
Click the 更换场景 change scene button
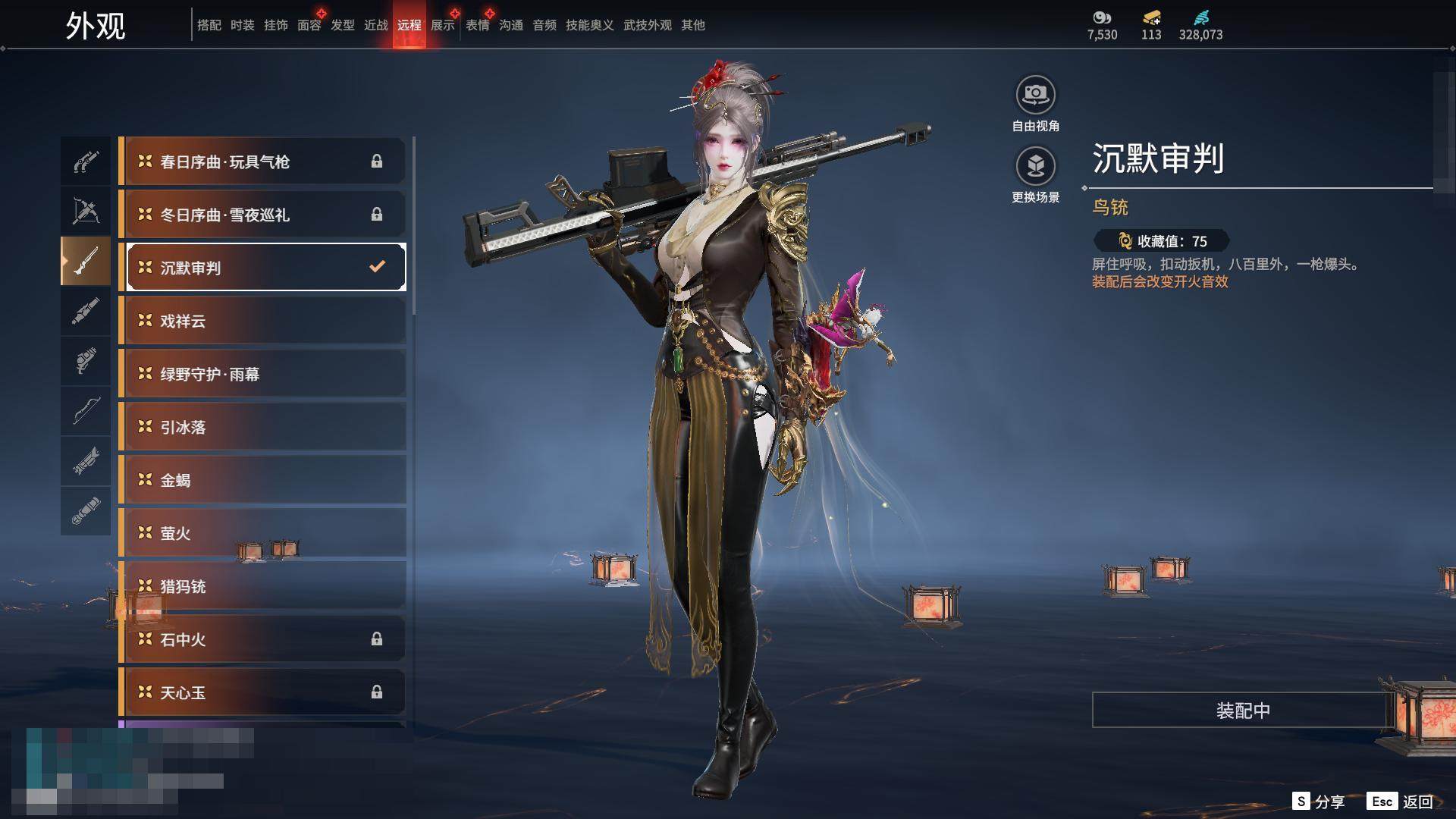1035,166
